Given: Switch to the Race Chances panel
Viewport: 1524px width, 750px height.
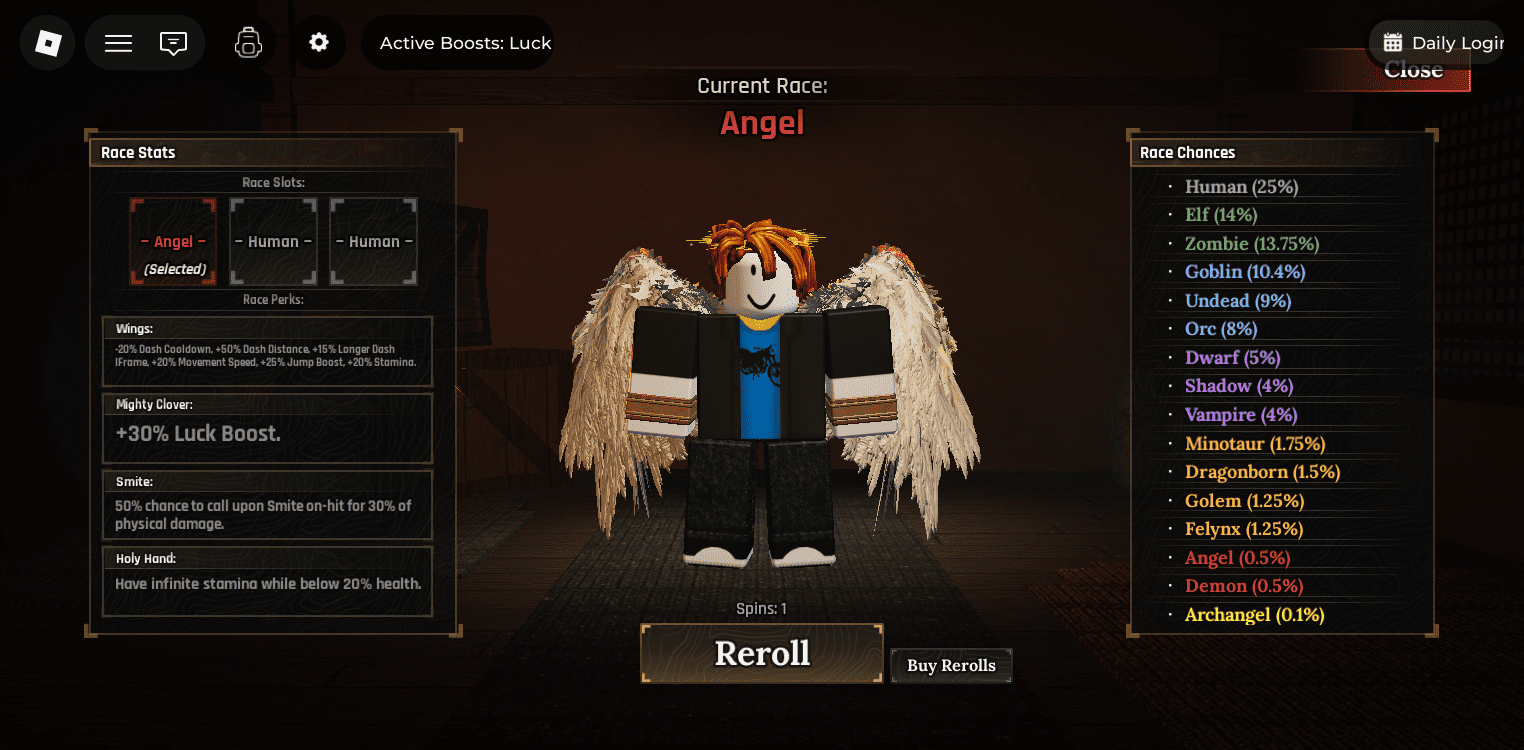Looking at the screenshot, I should (x=1187, y=152).
